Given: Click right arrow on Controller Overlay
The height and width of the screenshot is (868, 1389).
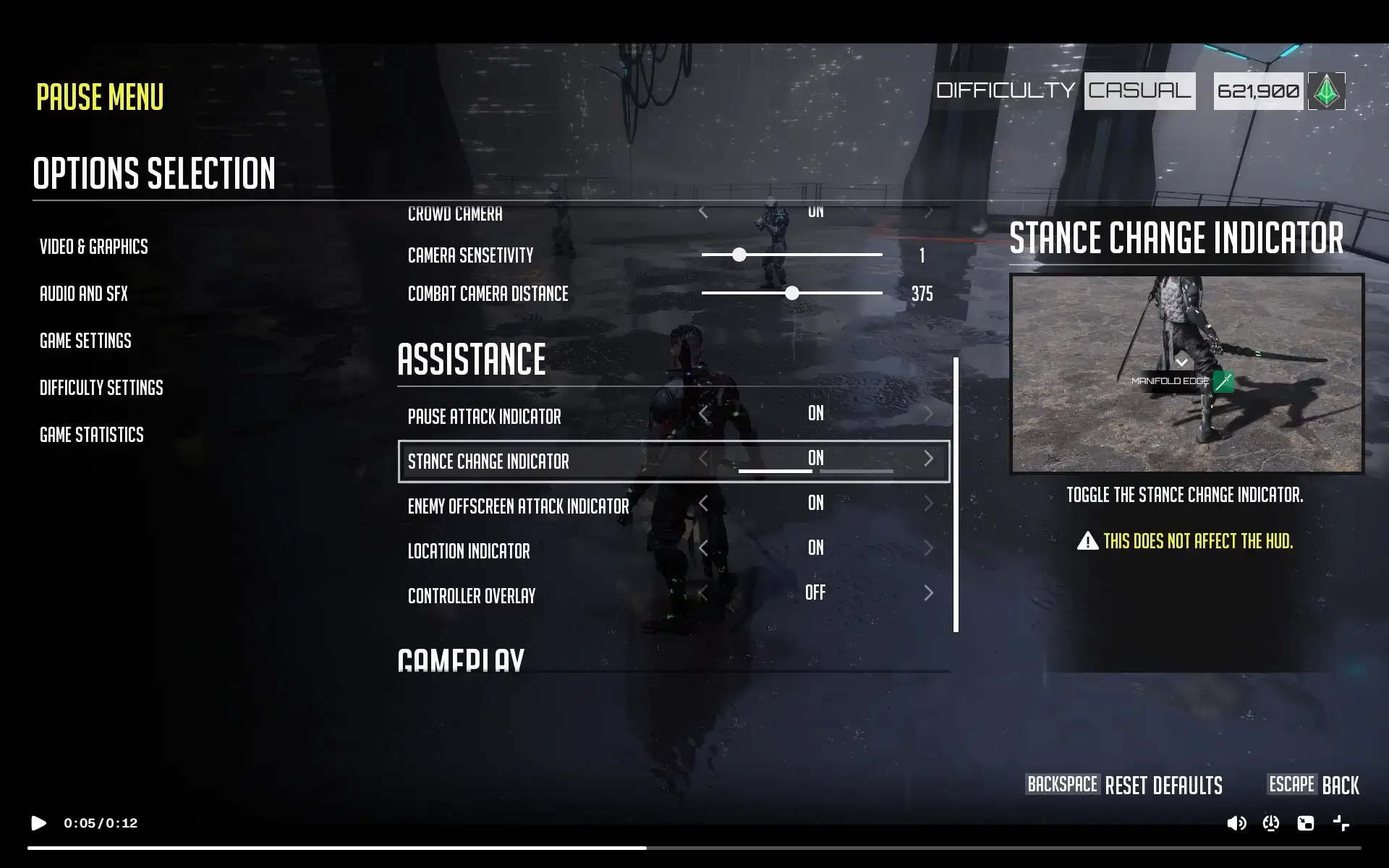Looking at the screenshot, I should click(x=928, y=593).
